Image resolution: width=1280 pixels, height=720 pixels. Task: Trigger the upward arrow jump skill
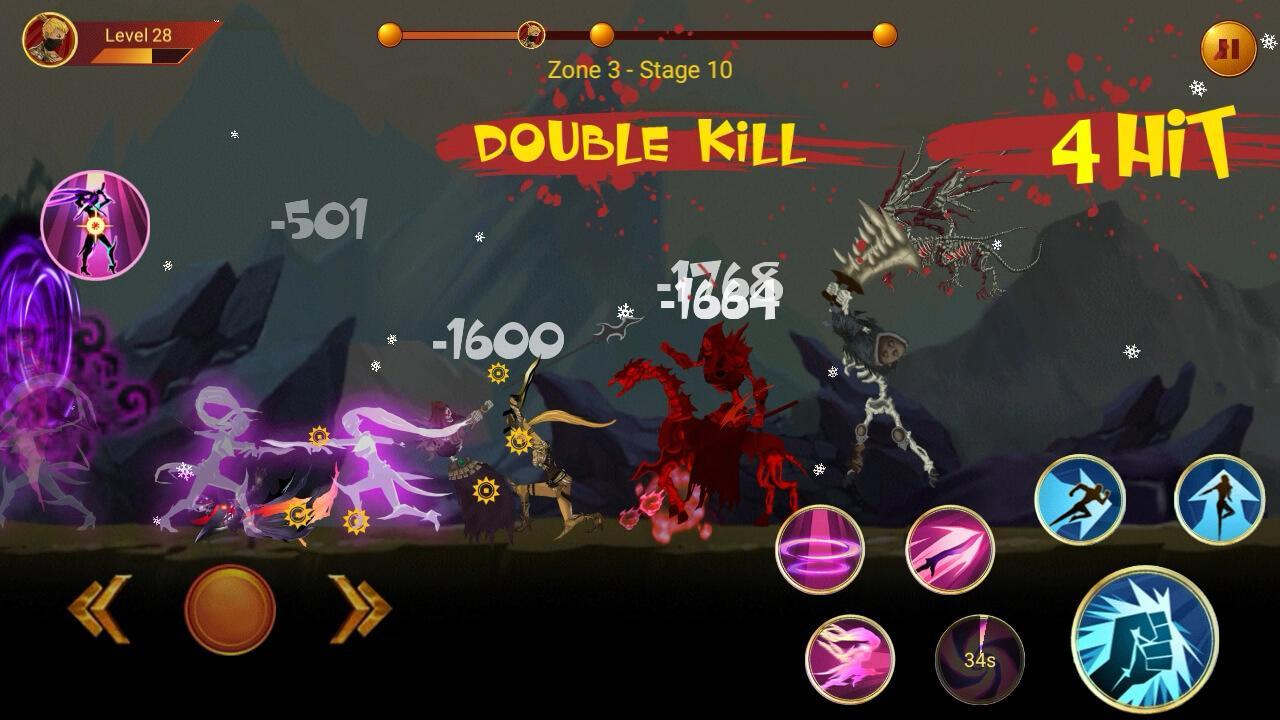point(1219,499)
